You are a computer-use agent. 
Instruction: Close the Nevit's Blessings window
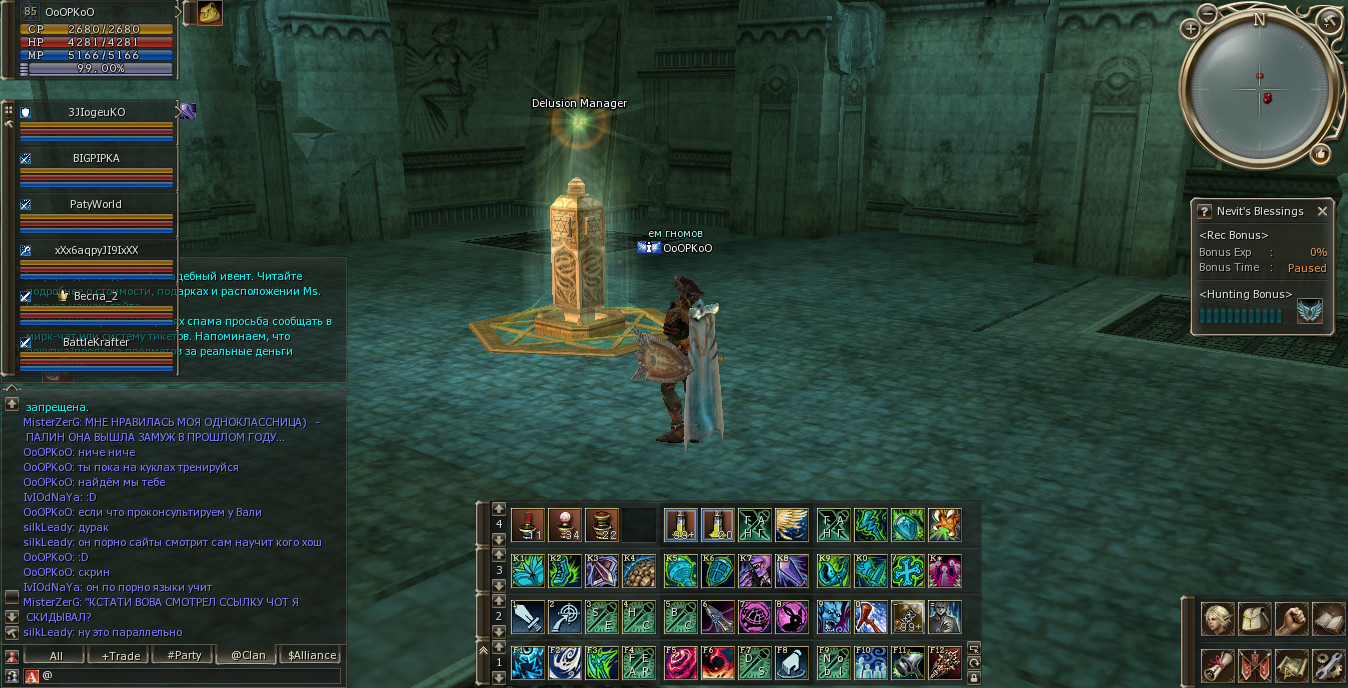point(1322,211)
